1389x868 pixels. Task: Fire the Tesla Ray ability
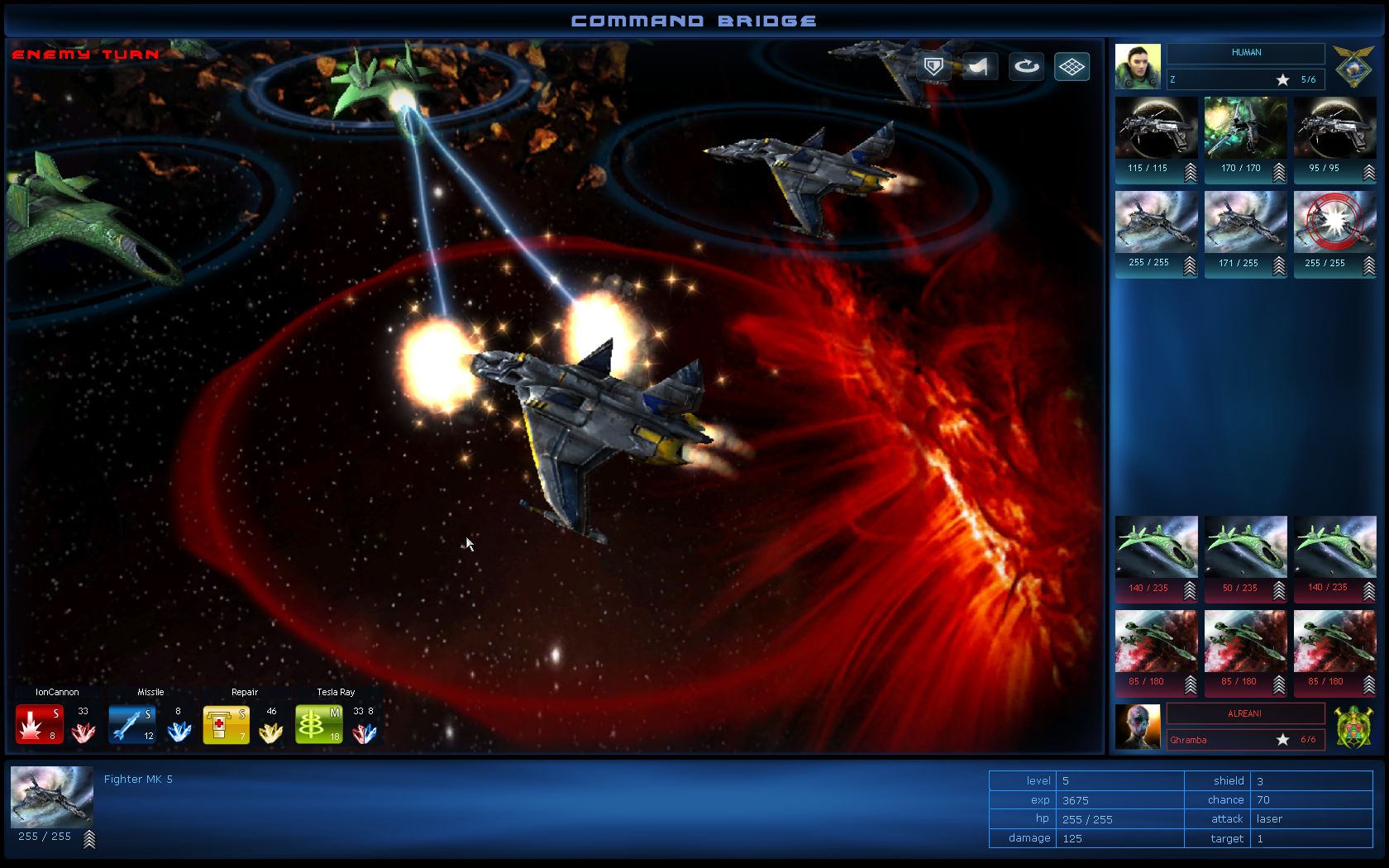click(318, 722)
